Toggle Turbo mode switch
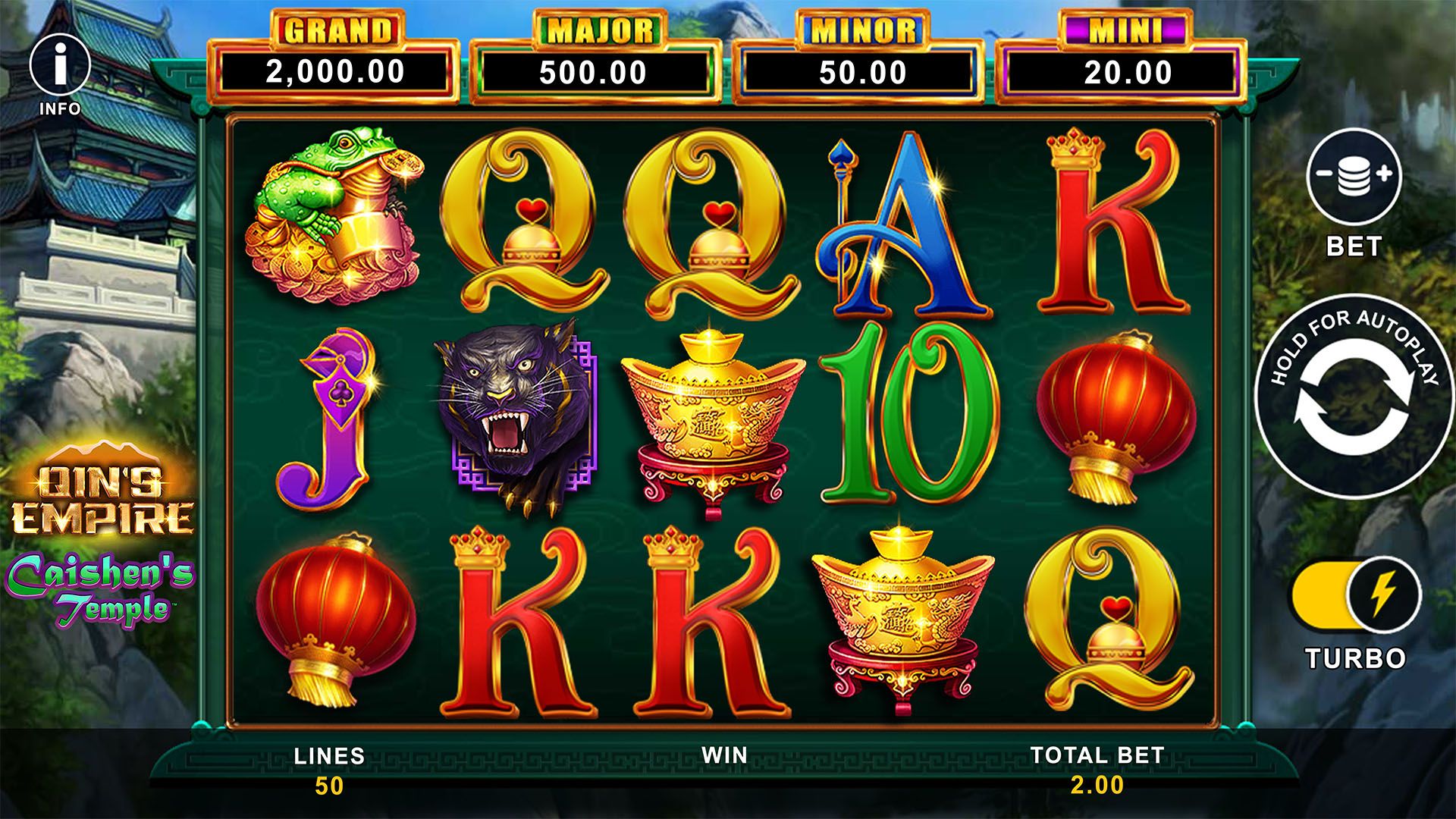 1356,597
